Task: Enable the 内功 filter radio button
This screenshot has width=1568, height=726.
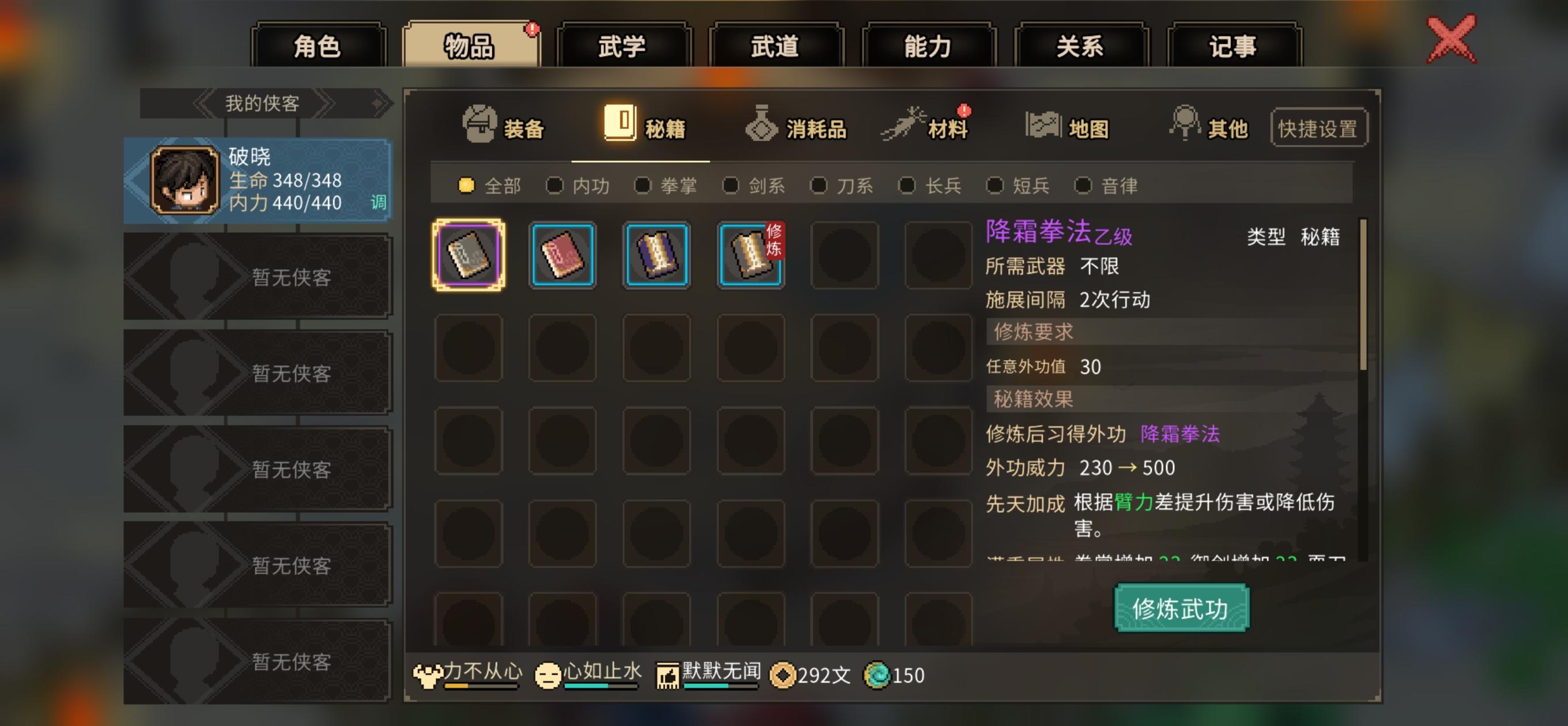Action: (x=555, y=186)
